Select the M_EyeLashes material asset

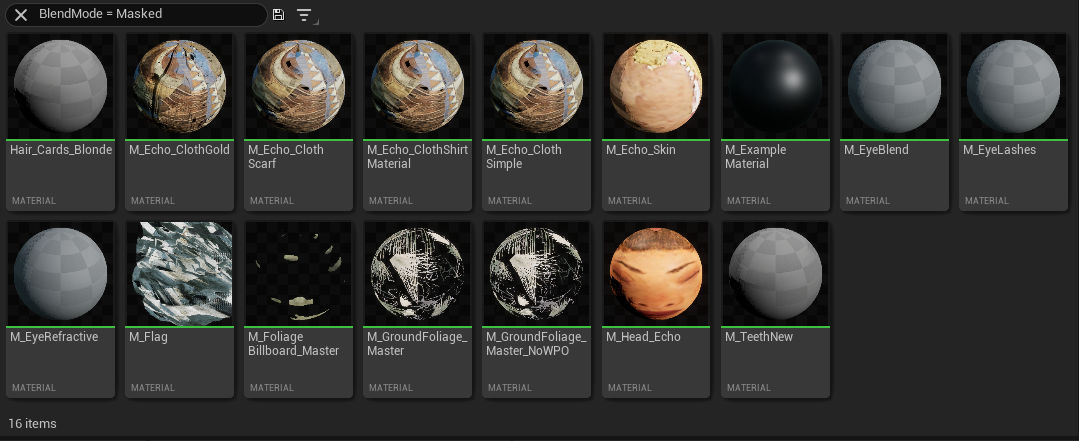pyautogui.click(x=1013, y=87)
